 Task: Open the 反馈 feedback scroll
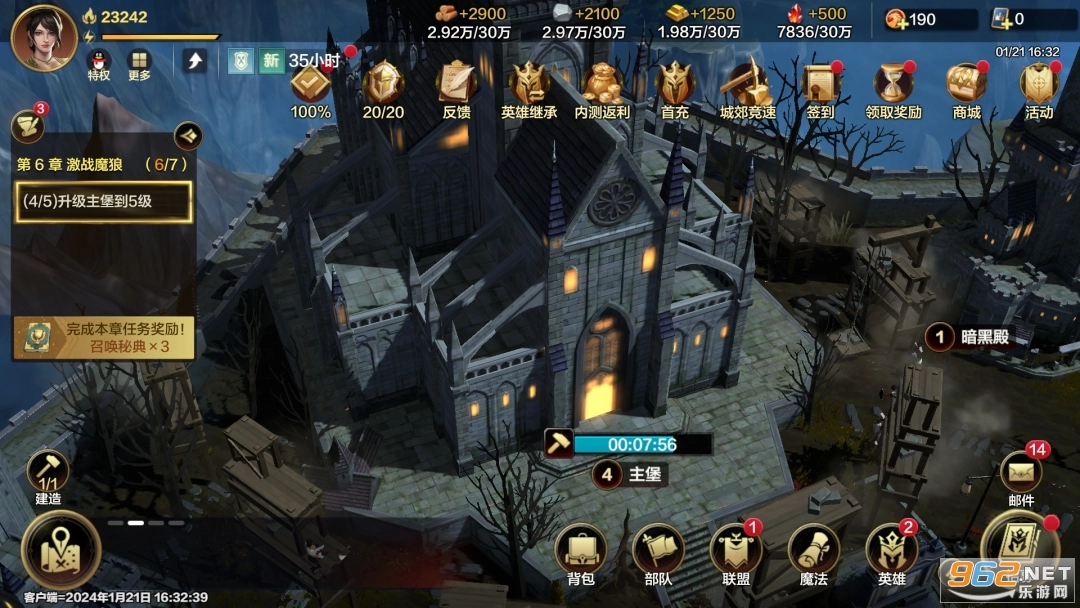456,84
